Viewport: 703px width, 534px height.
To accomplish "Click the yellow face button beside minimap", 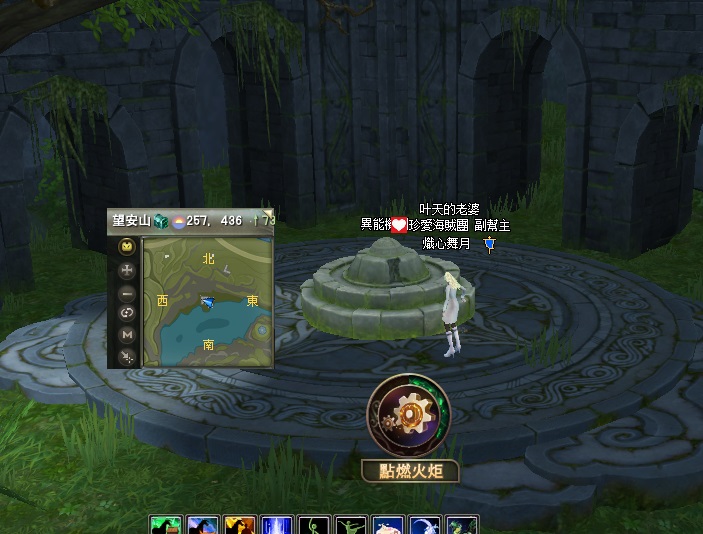I will (126, 247).
